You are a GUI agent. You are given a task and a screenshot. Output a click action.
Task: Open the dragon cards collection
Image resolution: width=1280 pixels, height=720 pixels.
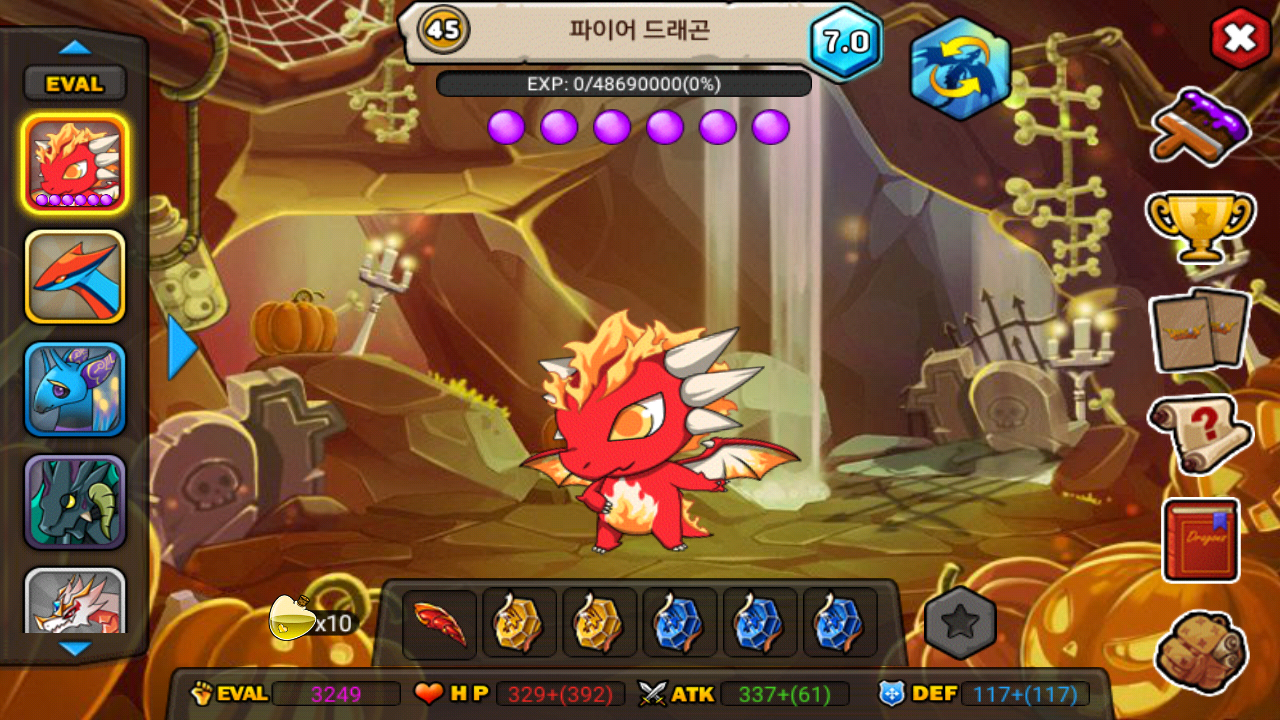tap(1200, 329)
